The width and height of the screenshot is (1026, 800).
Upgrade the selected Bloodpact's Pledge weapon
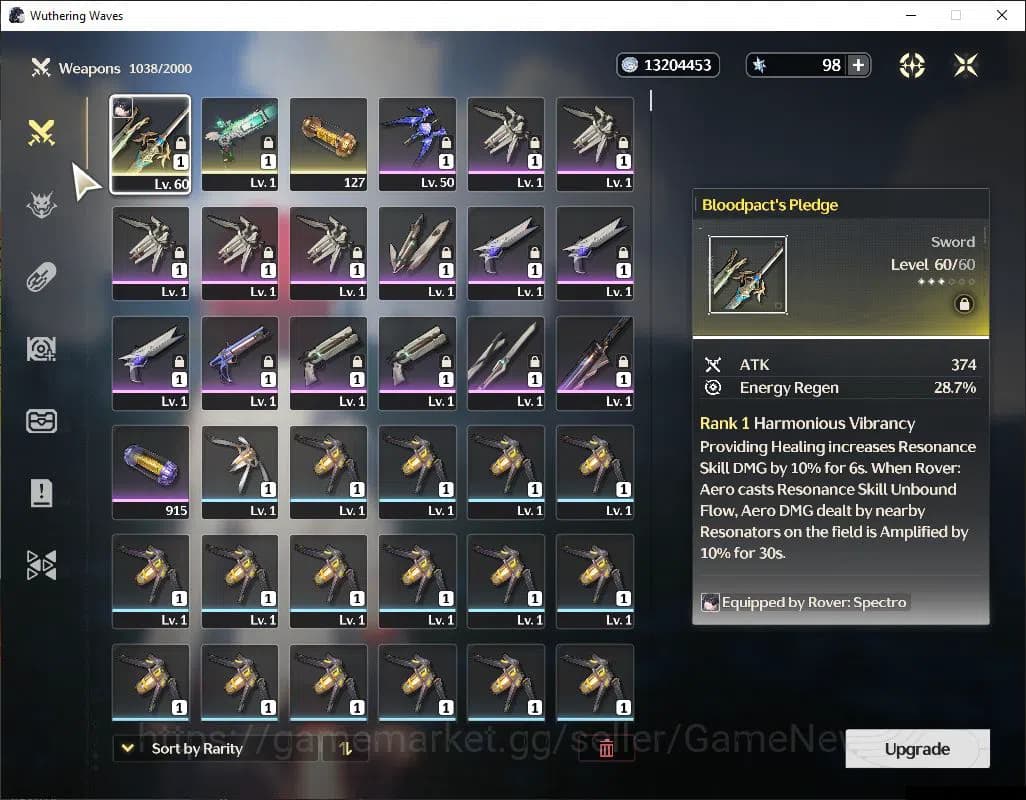[x=917, y=749]
